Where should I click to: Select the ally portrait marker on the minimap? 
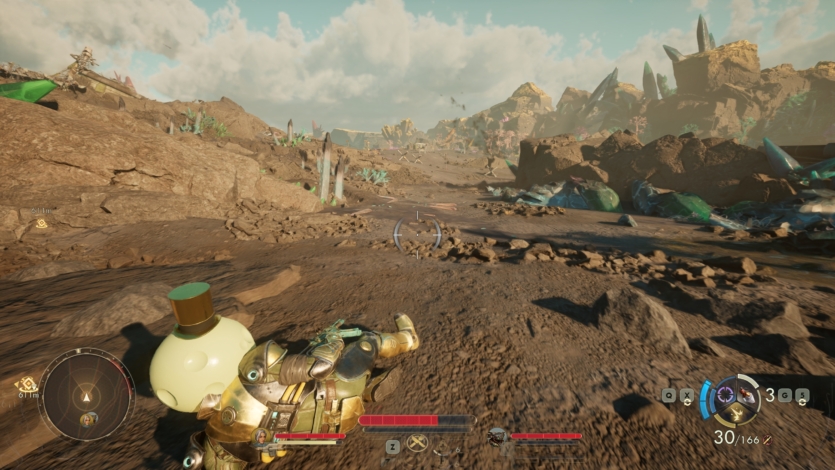88,419
